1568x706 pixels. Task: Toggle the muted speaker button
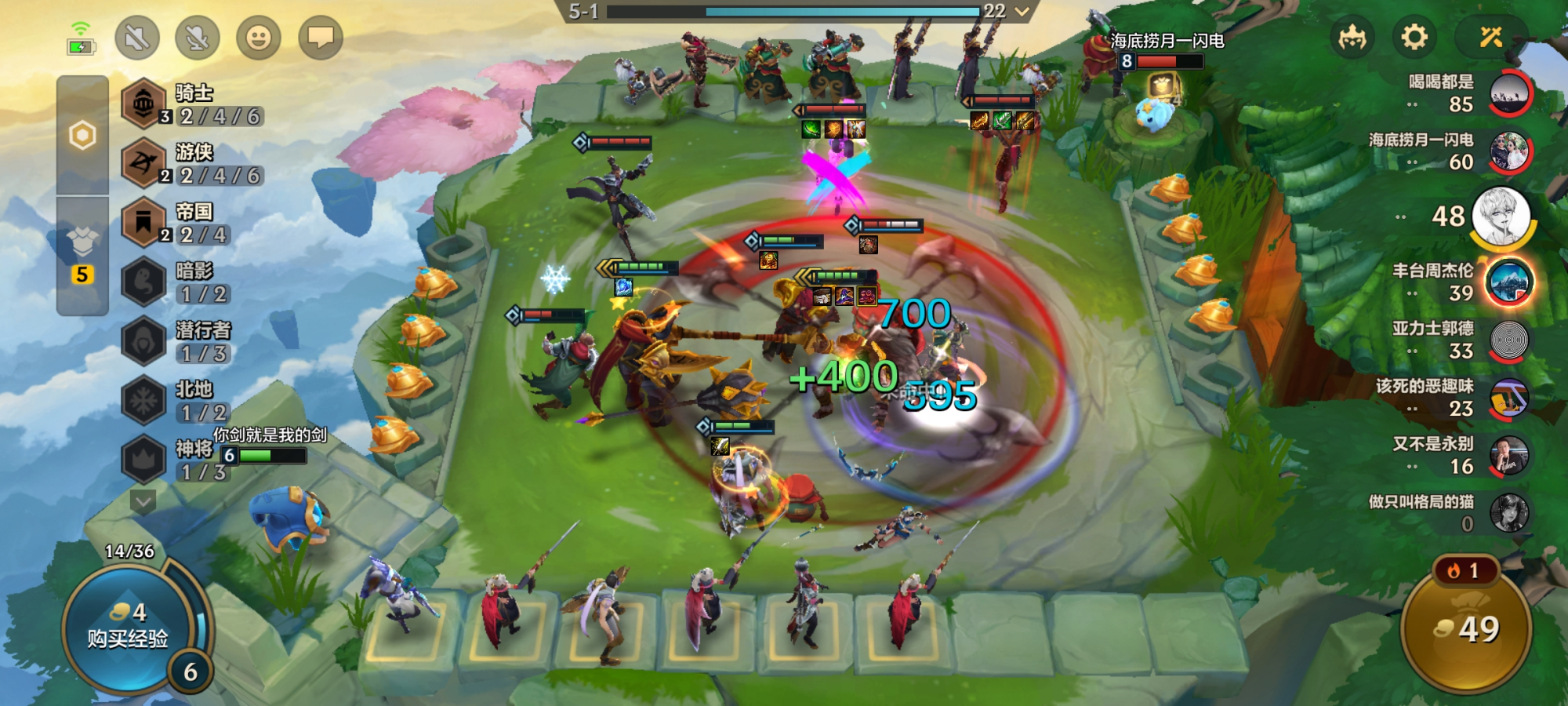point(137,37)
